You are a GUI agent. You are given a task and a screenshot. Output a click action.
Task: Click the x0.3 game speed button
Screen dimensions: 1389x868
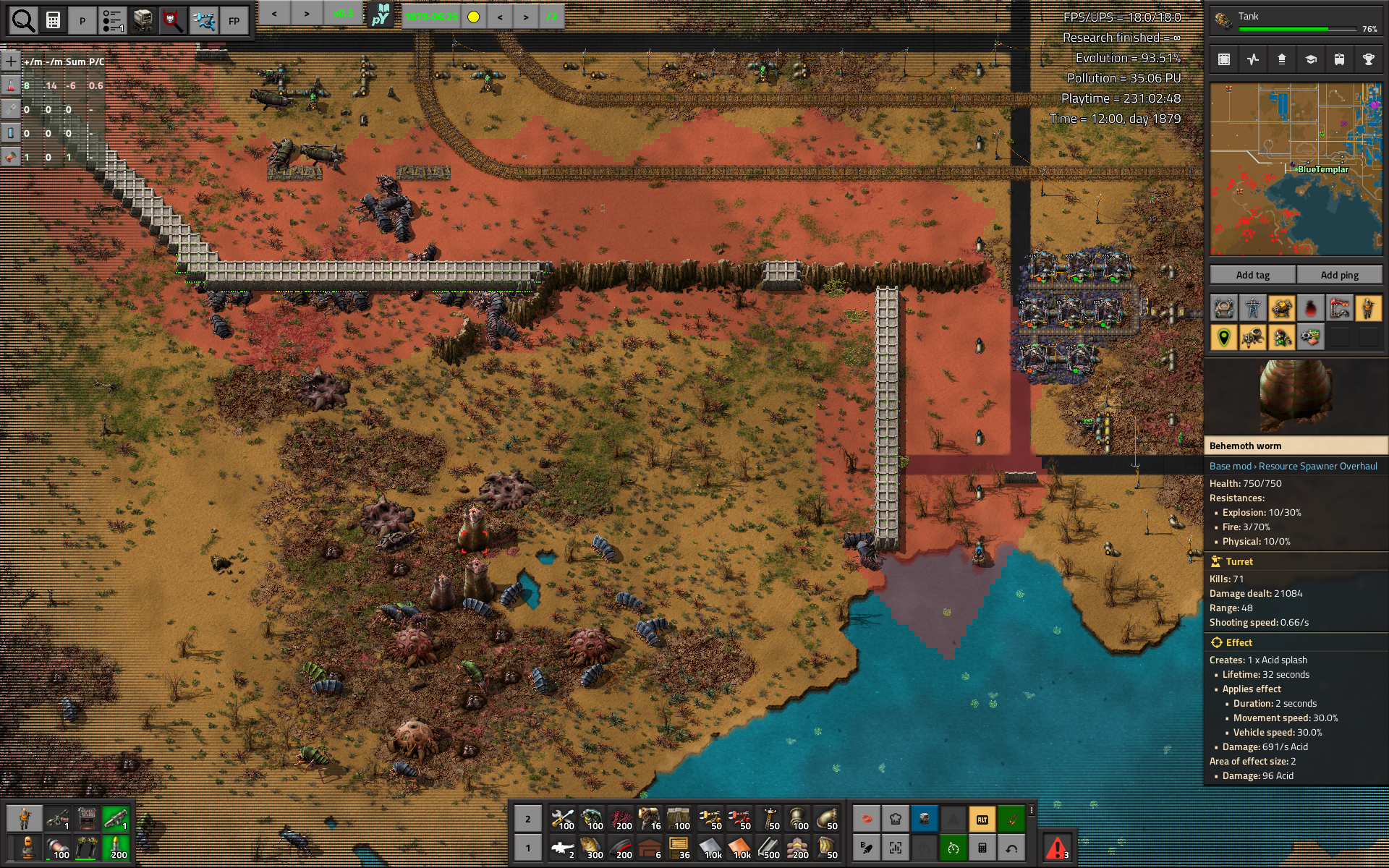343,14
